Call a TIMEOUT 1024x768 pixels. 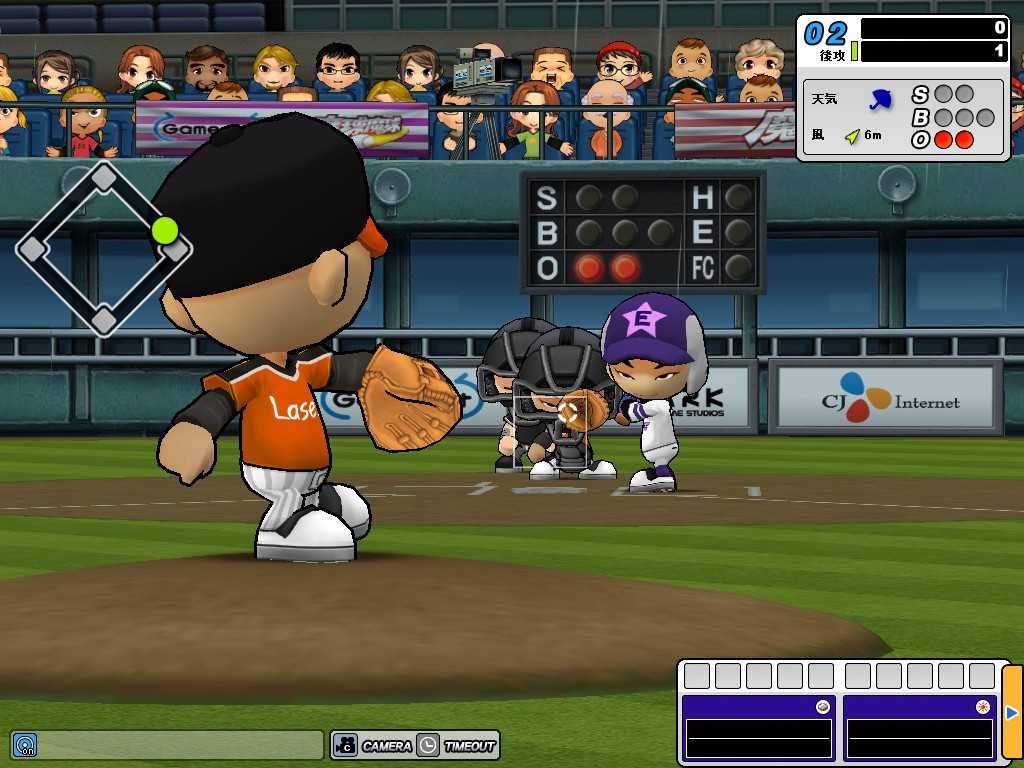[457, 745]
